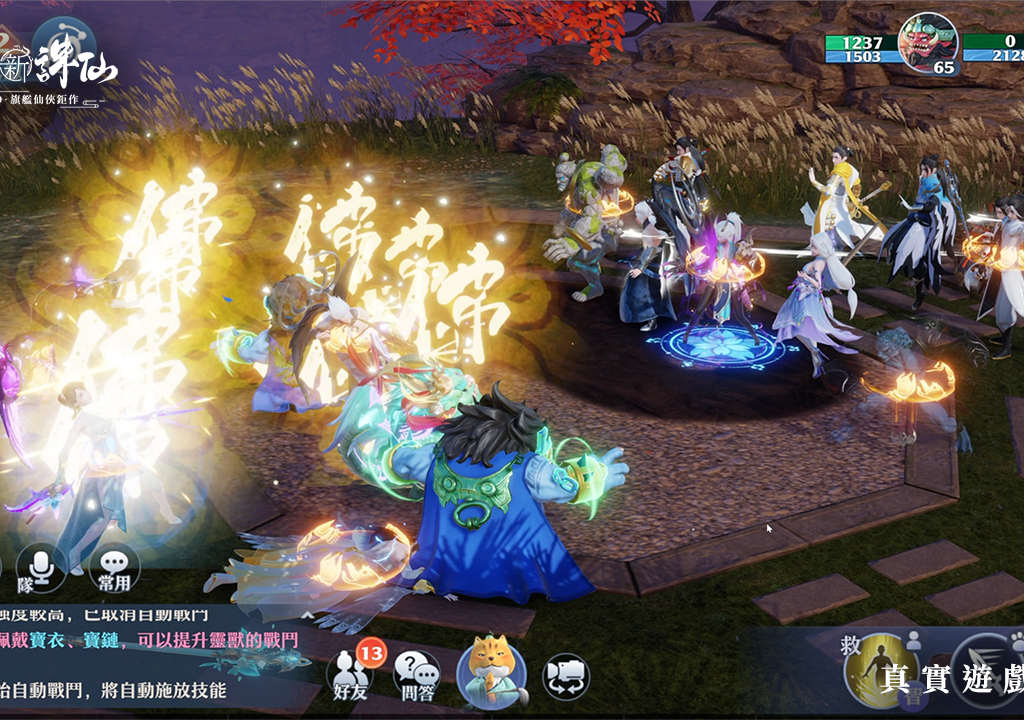
Task: Activate the team voice microphone button
Action: [42, 568]
